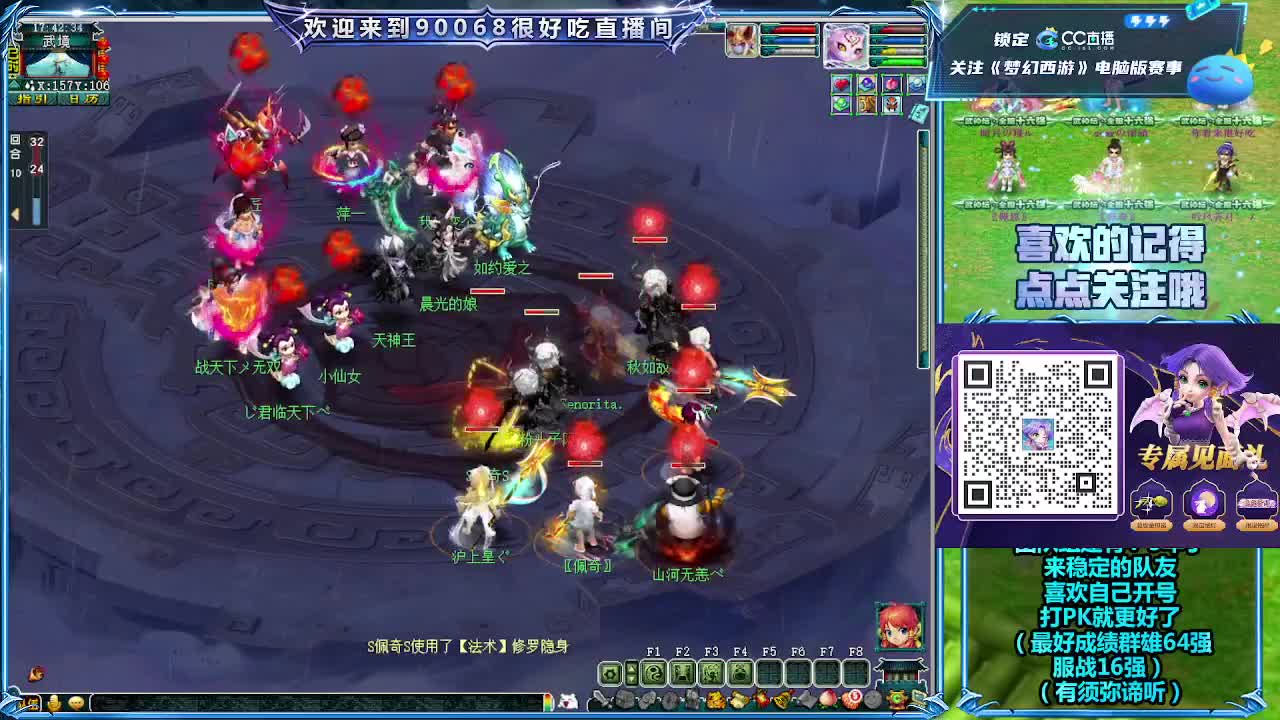Click the fox-face pet skill icon
This screenshot has height=720, width=1280.
tap(890, 106)
